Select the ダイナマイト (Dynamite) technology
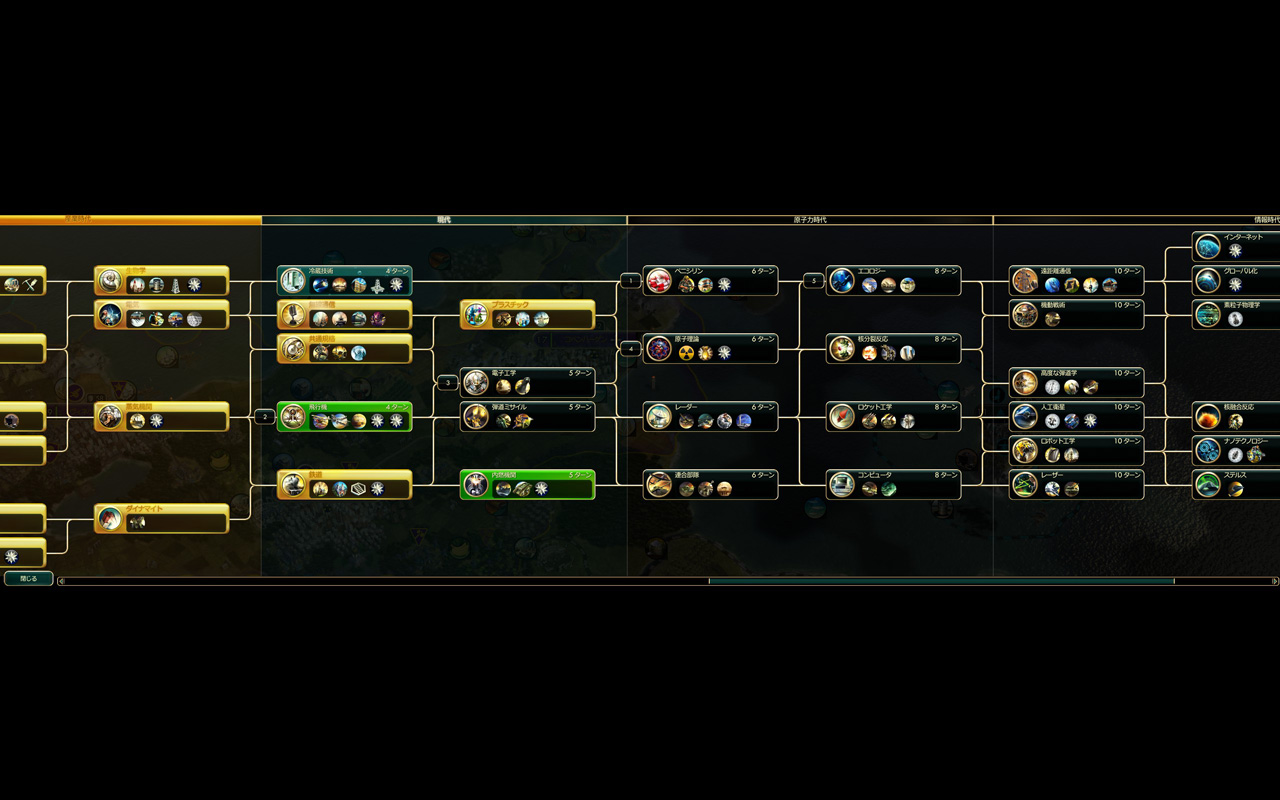This screenshot has width=1280, height=800. [162, 518]
